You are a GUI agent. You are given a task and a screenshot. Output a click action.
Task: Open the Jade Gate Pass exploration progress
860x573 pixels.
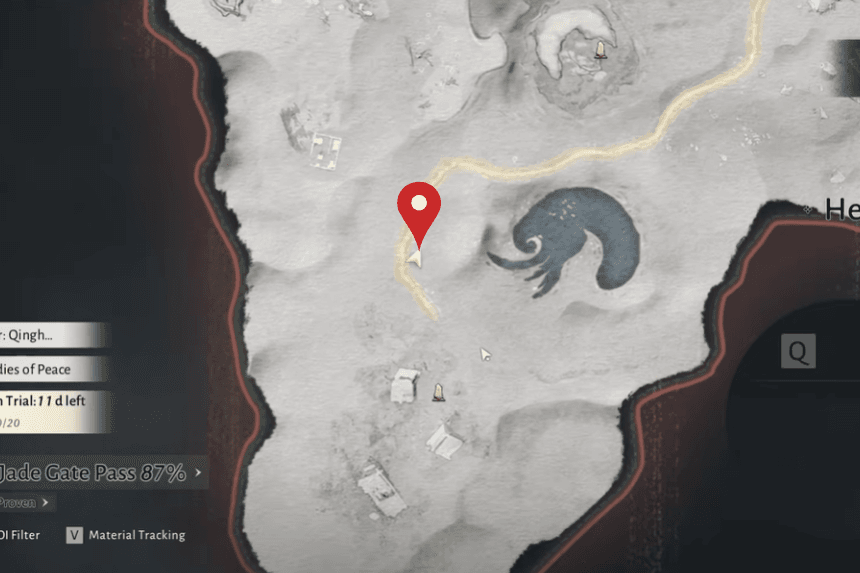(x=98, y=472)
